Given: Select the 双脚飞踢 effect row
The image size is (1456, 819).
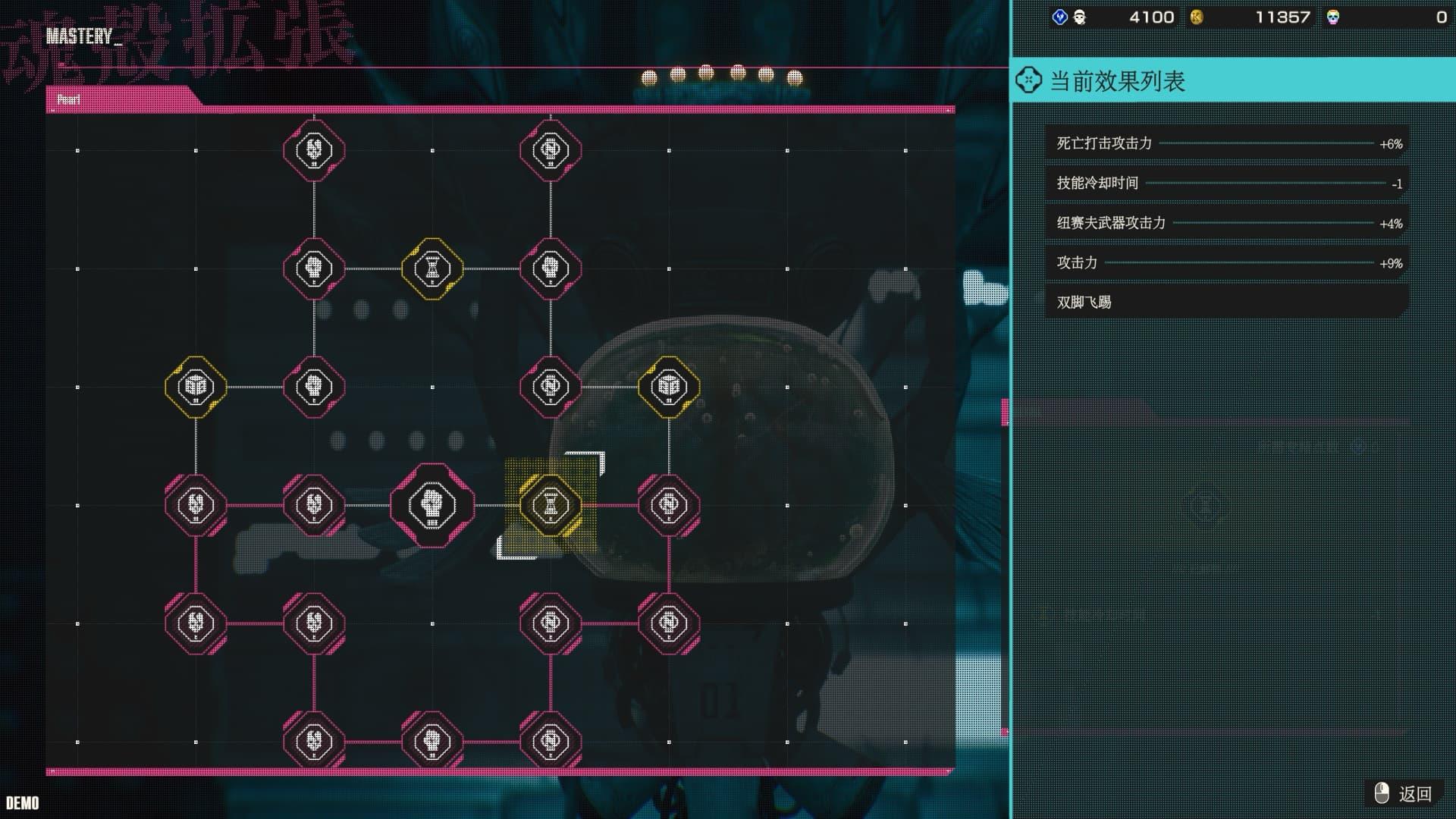Looking at the screenshot, I should tap(1225, 302).
